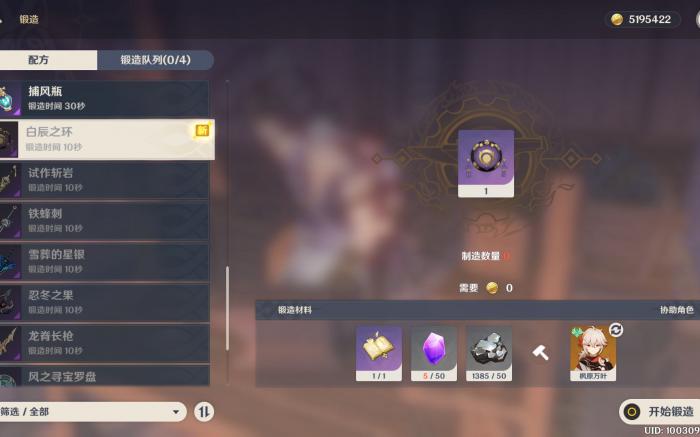Pick the 铁蜂刺 recipe
This screenshot has height=437, width=700.
pos(105,221)
